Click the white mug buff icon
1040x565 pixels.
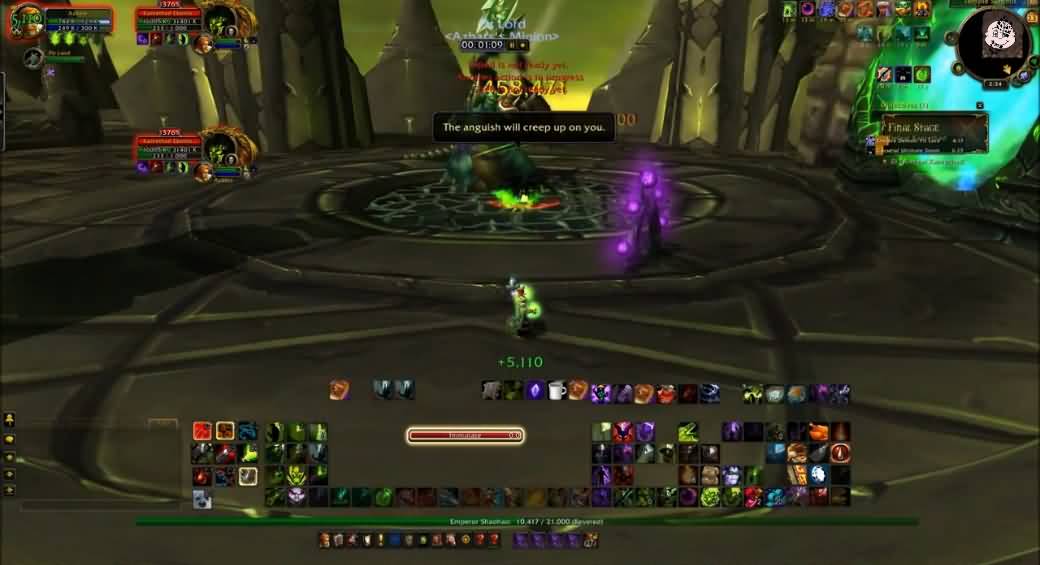click(555, 390)
